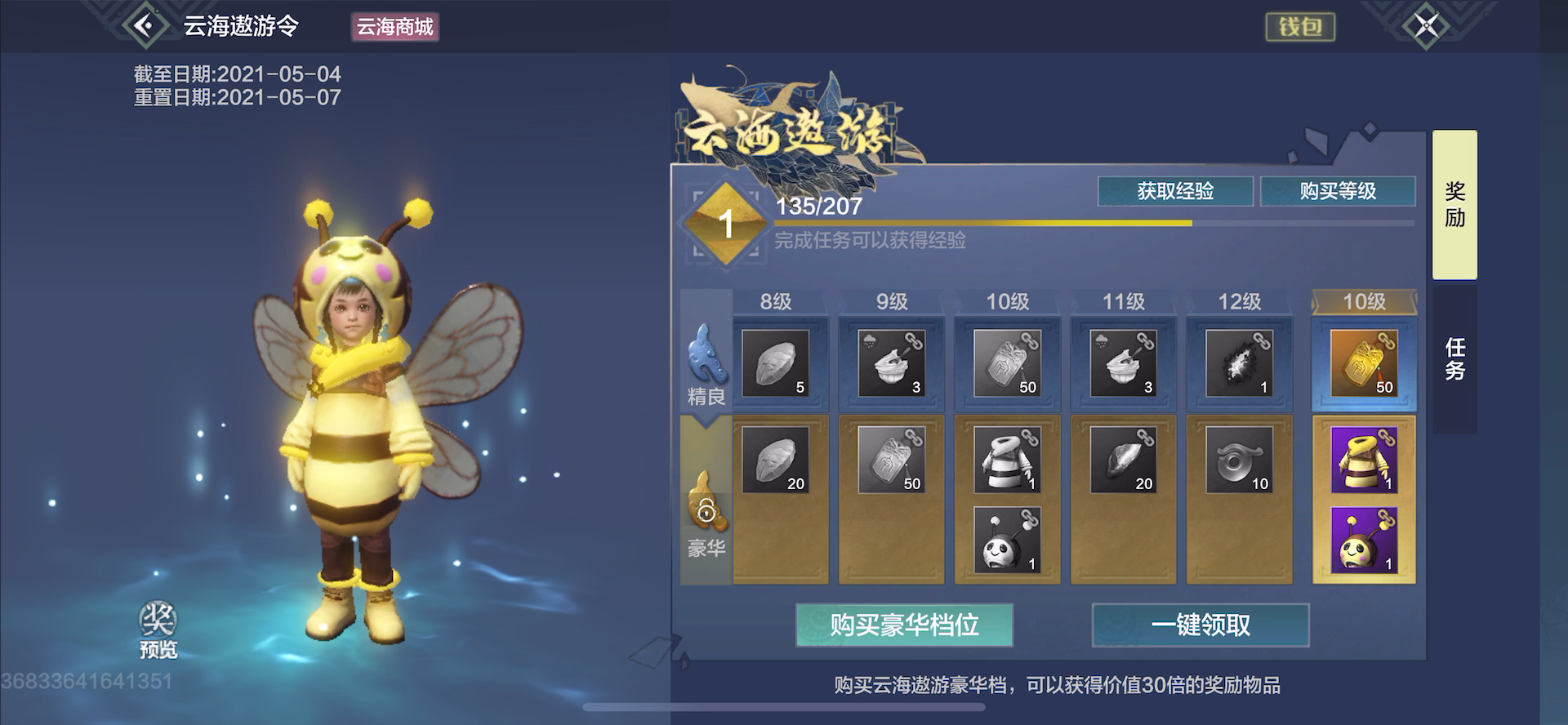
Task: Switch to the 奖励 tab
Action: (1454, 204)
